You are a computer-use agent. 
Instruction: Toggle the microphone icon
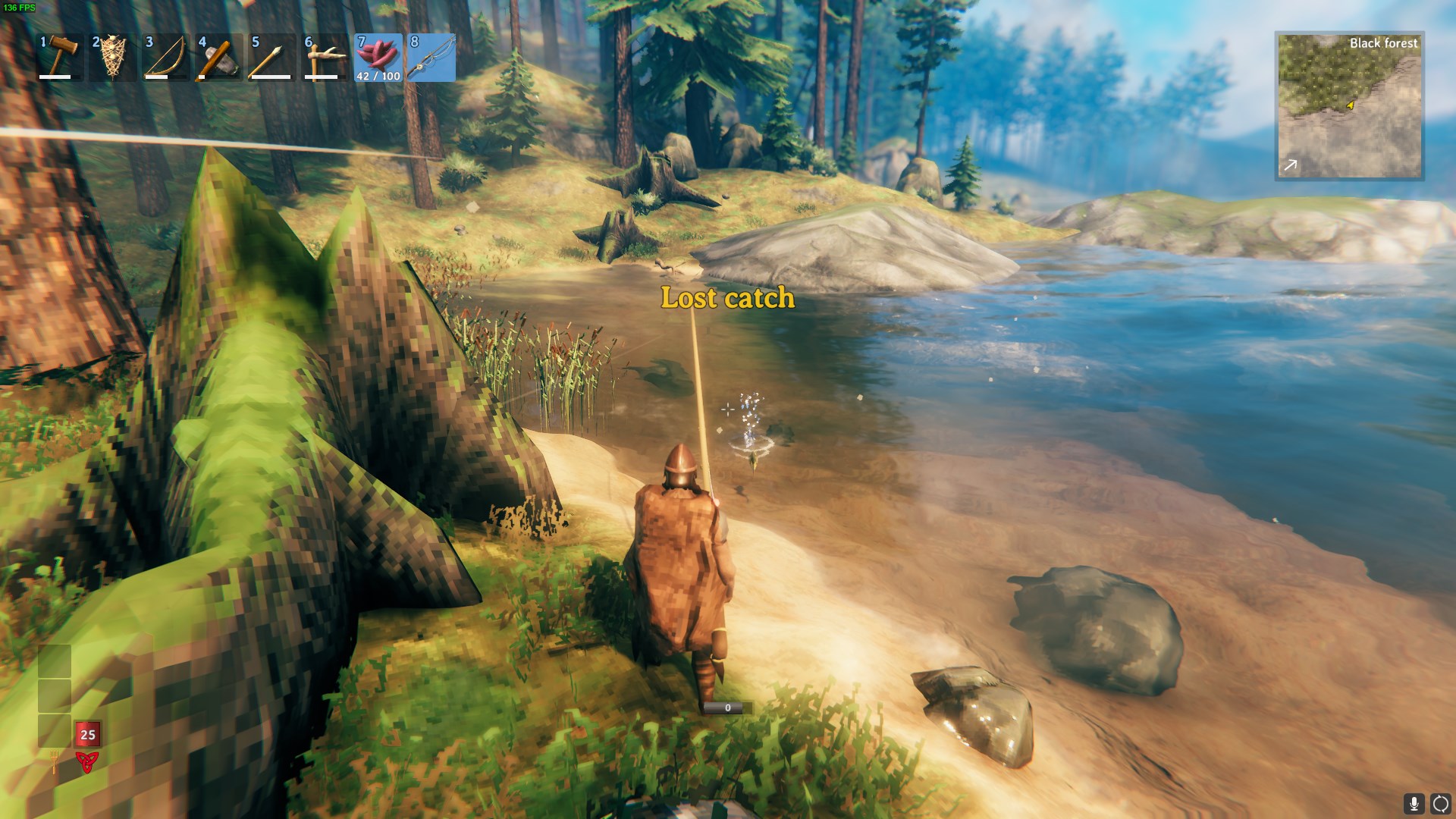(x=1414, y=803)
